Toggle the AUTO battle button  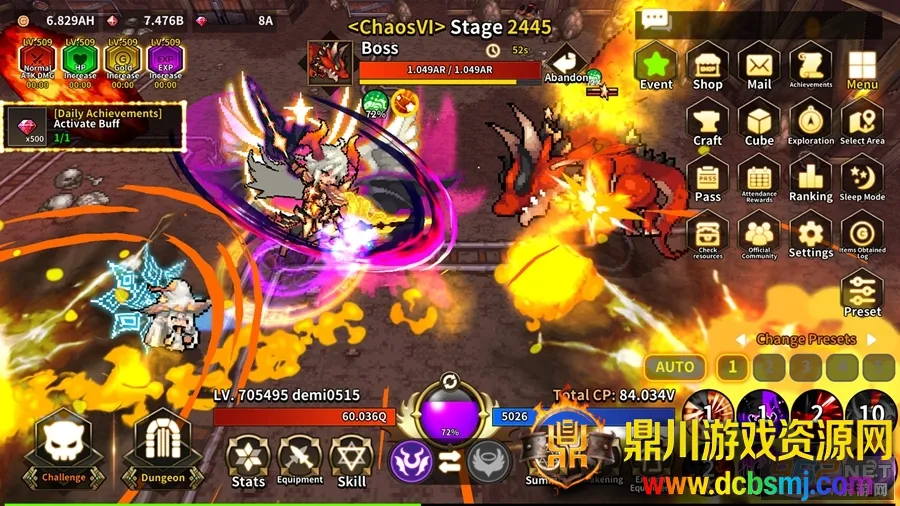[675, 367]
